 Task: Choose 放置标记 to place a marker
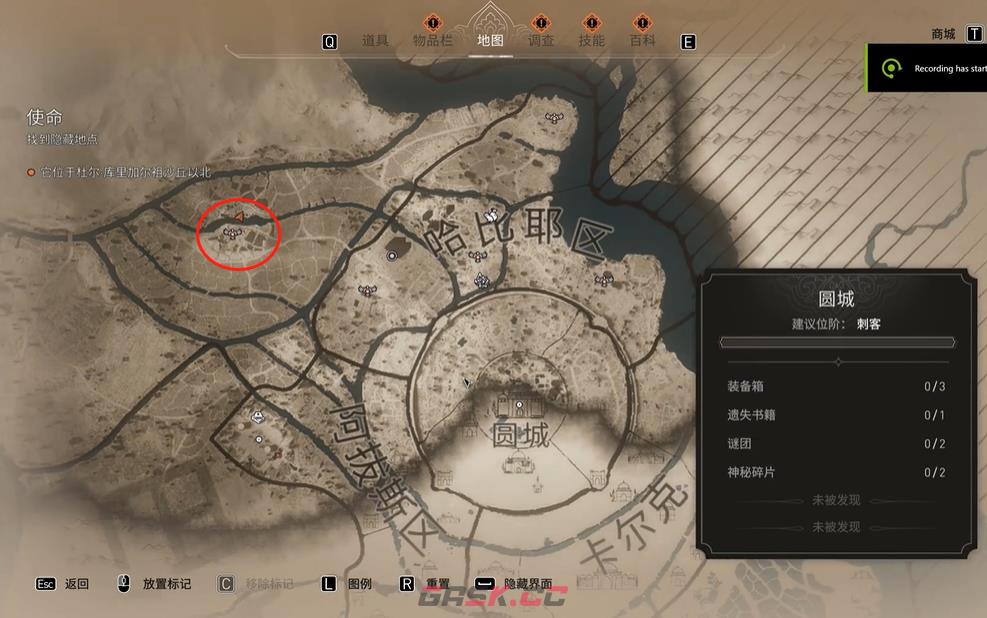166,584
